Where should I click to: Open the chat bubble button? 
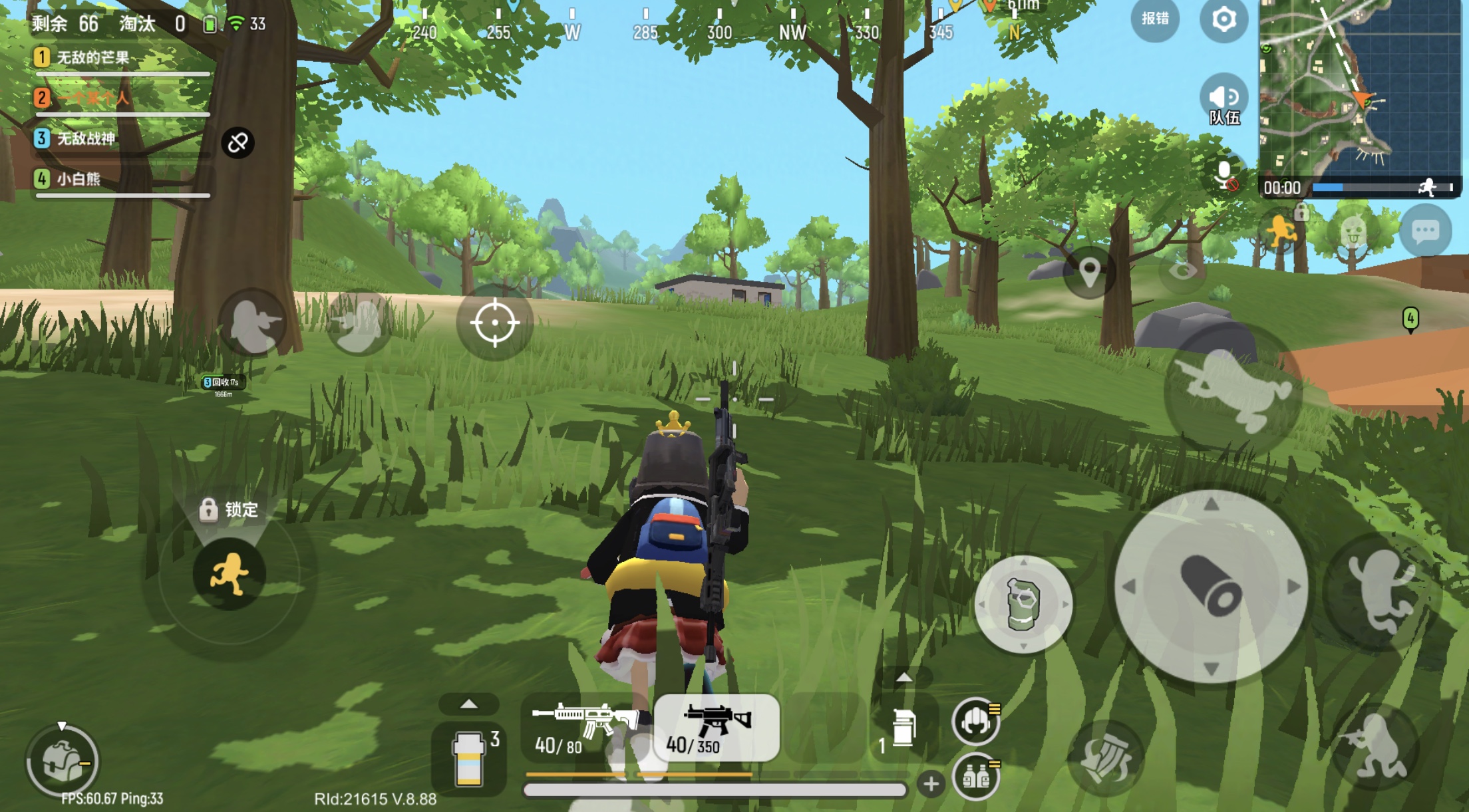[x=1425, y=231]
